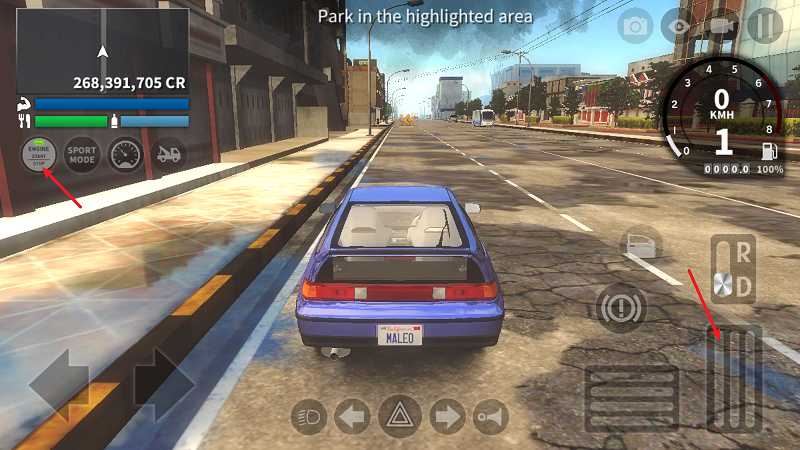Viewport: 800px width, 450px height.
Task: Sound the horn
Action: [490, 416]
